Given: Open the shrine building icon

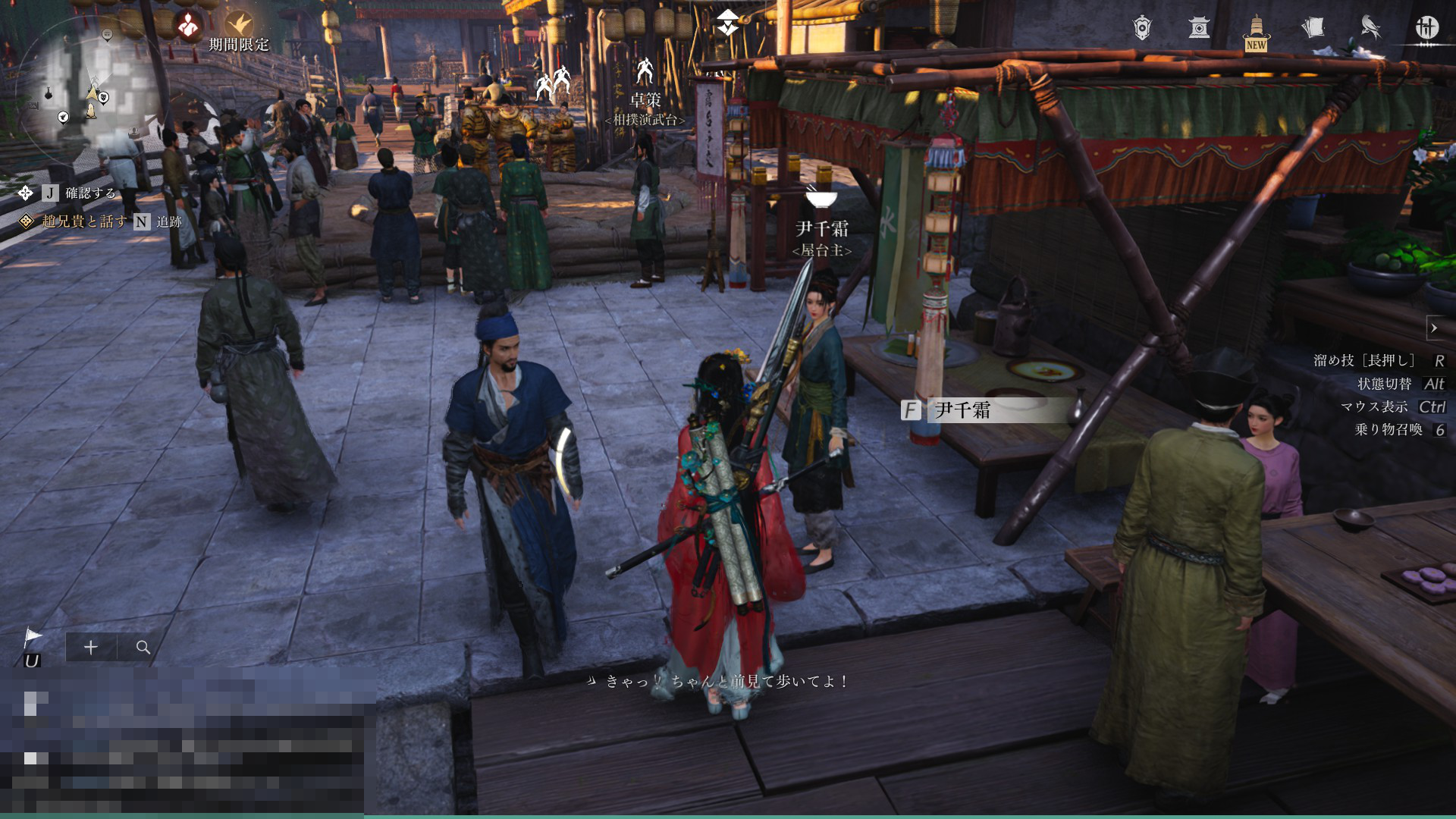Looking at the screenshot, I should tap(1199, 28).
